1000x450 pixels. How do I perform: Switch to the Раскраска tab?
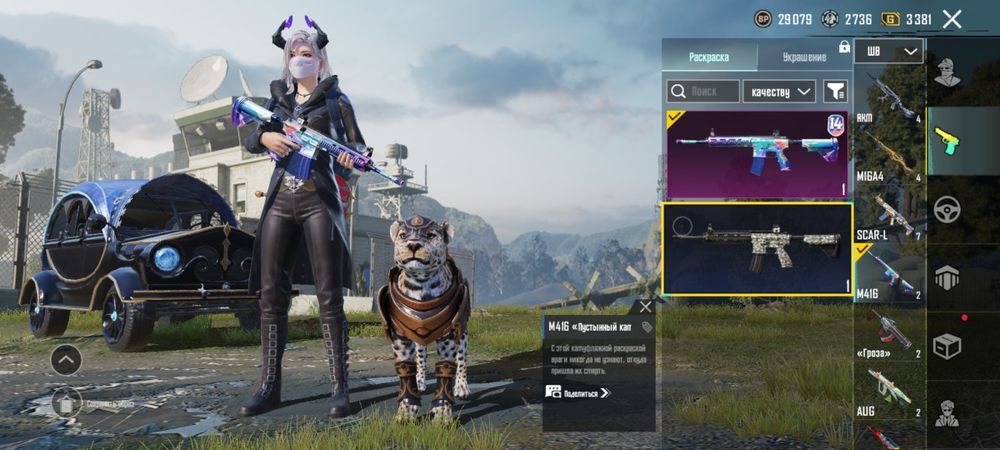[x=709, y=56]
